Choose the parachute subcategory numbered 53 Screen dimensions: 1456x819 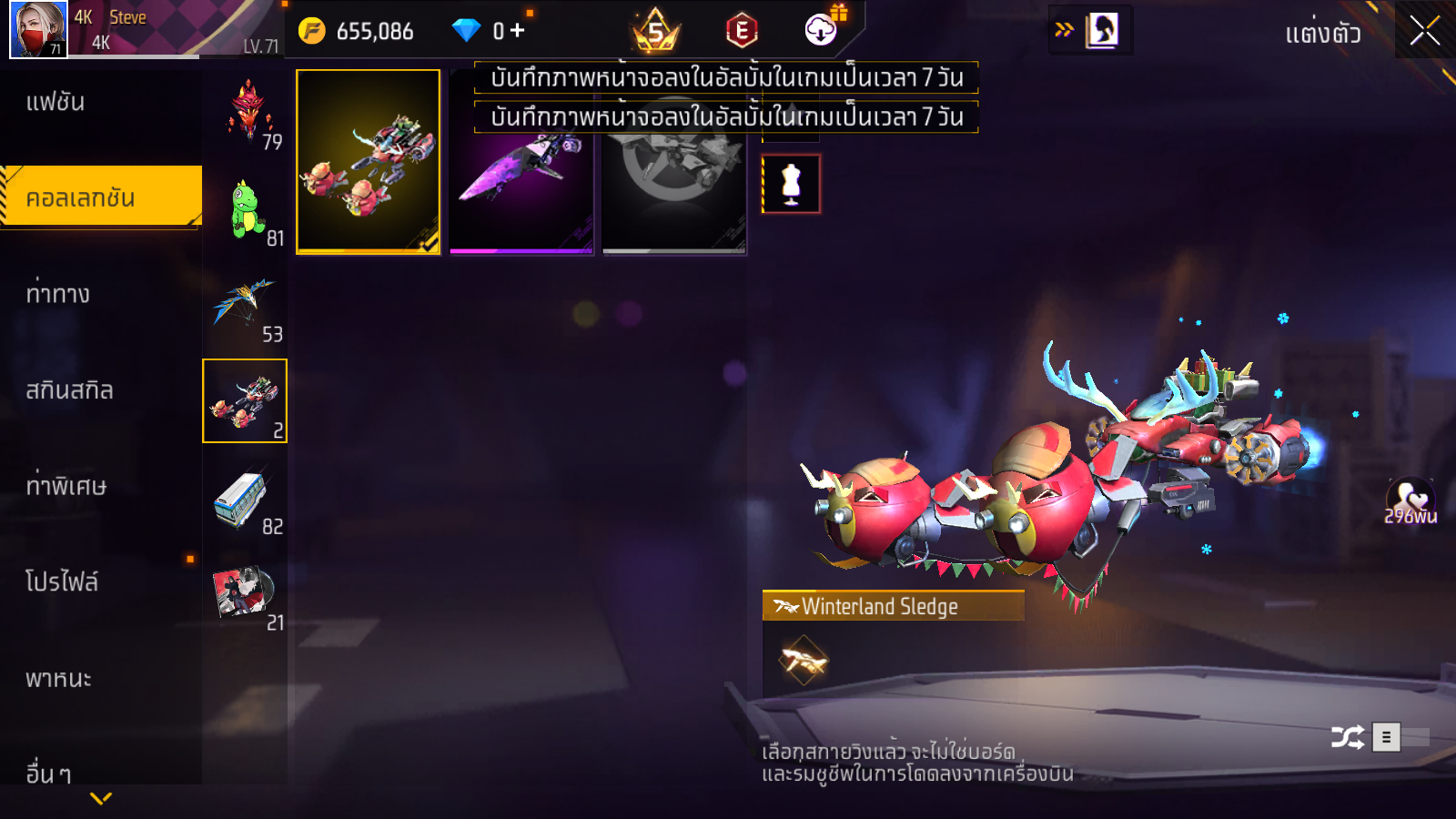[x=246, y=306]
